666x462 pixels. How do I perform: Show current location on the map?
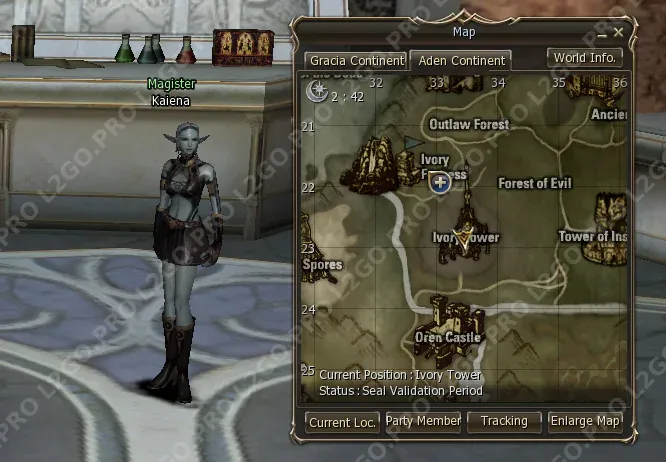pyautogui.click(x=342, y=422)
